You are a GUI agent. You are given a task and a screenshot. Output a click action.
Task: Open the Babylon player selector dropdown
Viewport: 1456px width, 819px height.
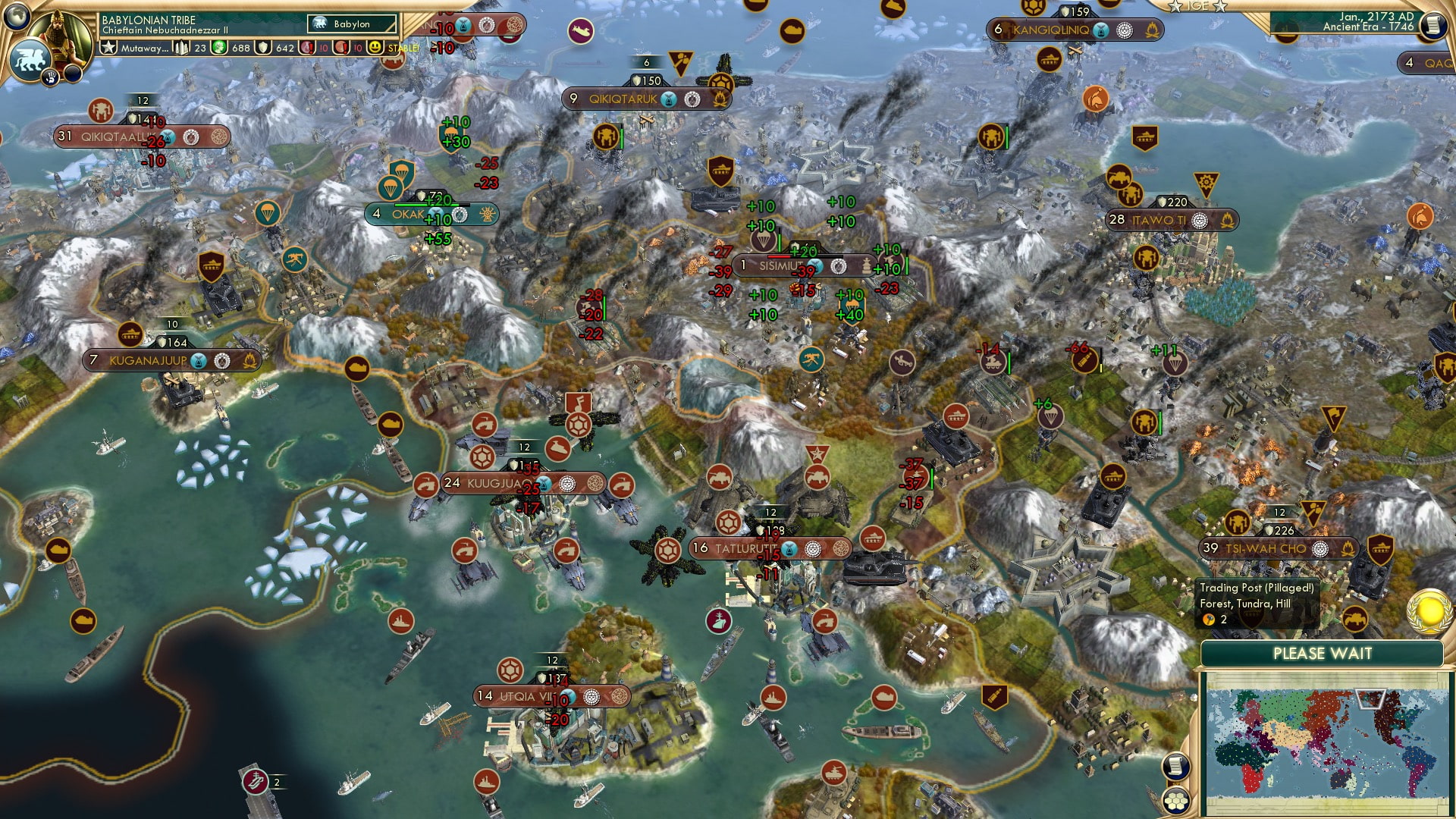(x=353, y=24)
